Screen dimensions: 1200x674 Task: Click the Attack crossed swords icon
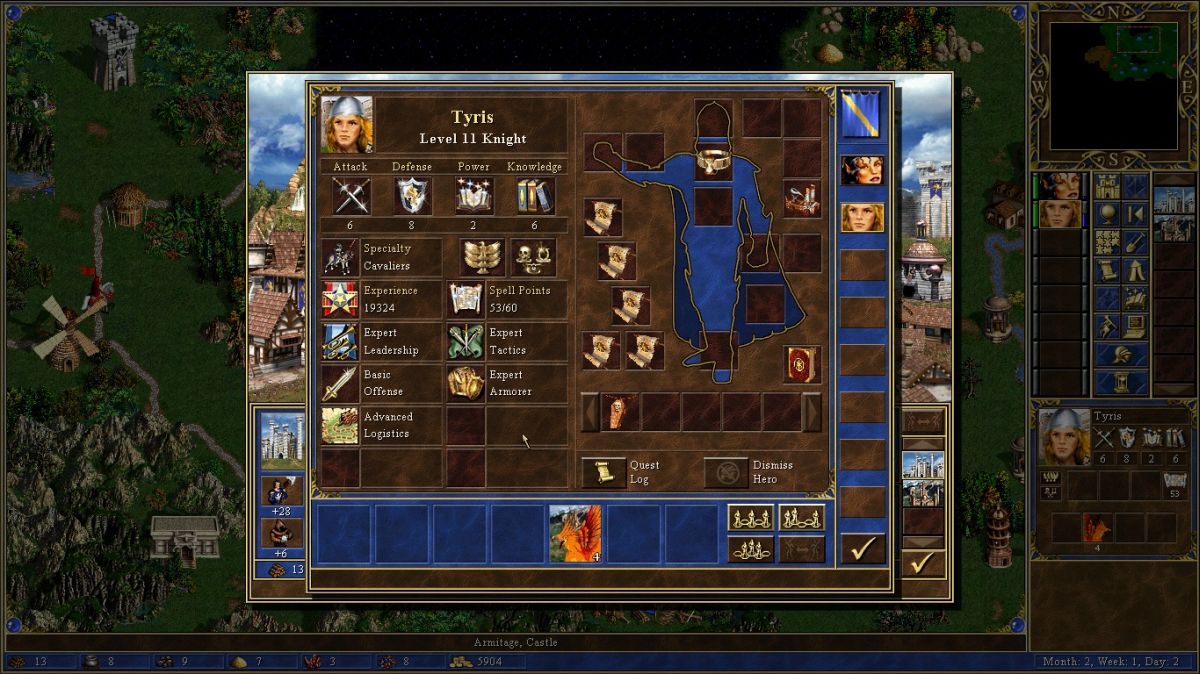point(351,196)
